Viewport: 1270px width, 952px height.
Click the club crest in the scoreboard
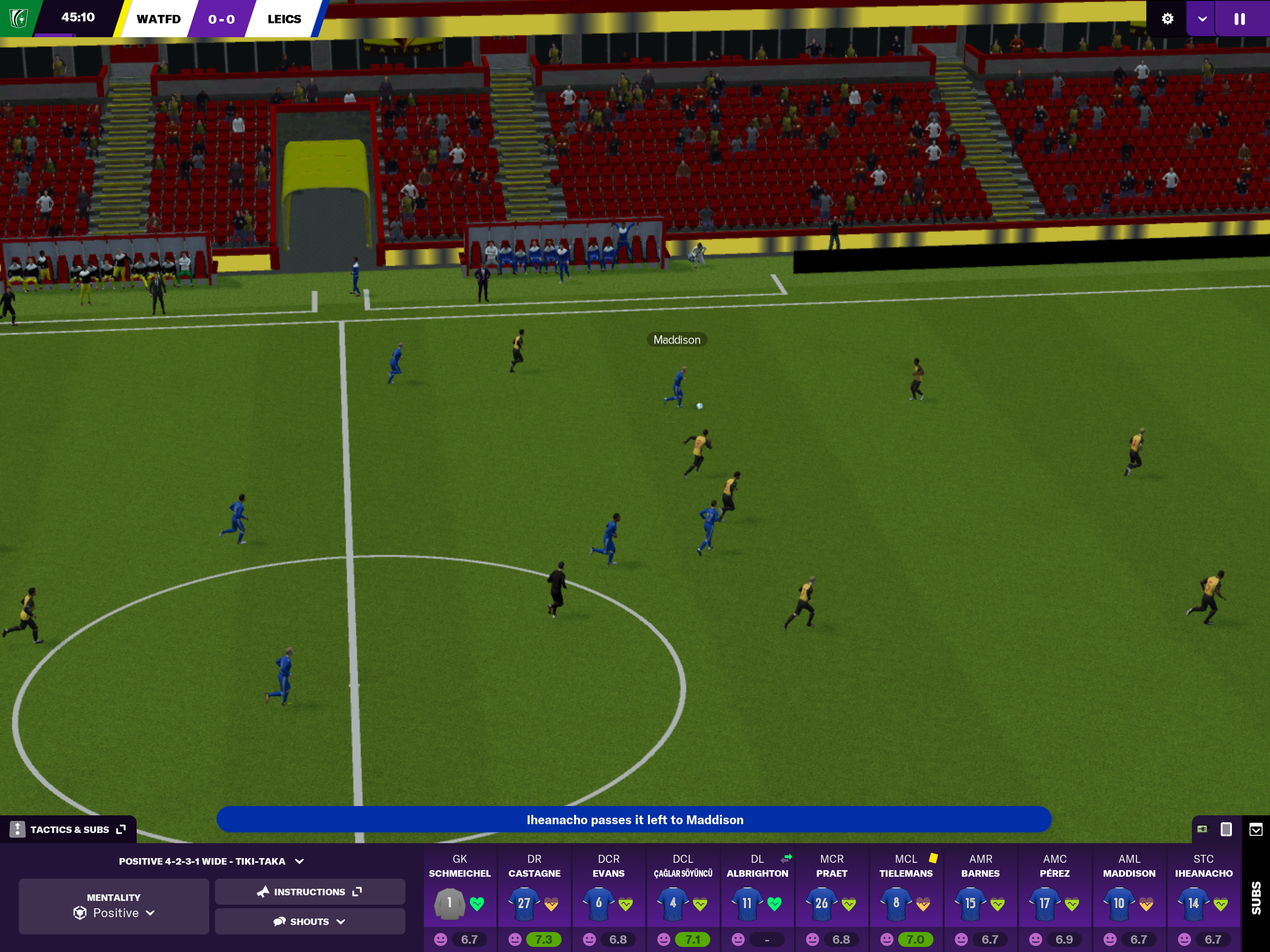[19, 19]
